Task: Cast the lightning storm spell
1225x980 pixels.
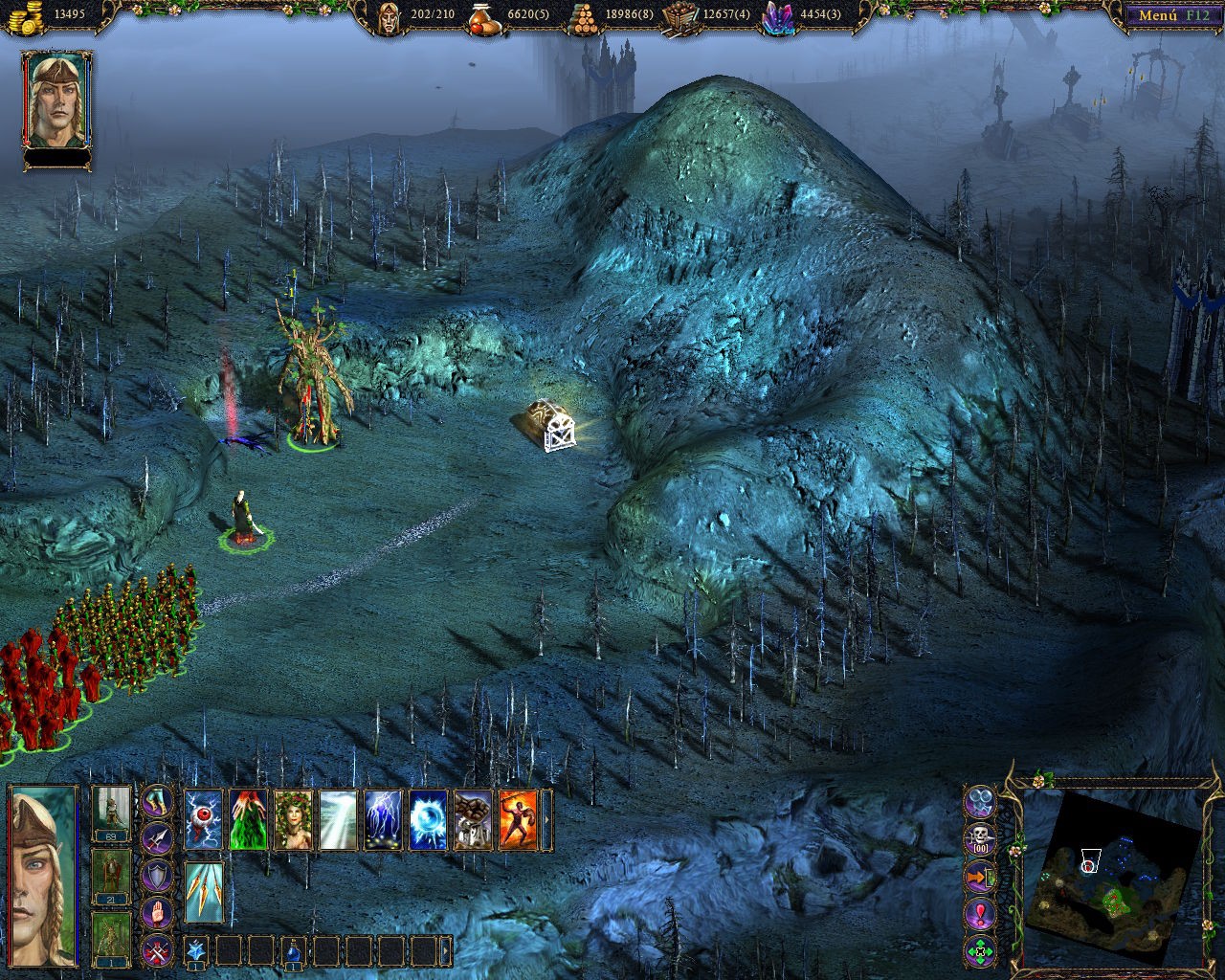Action: click(x=382, y=820)
